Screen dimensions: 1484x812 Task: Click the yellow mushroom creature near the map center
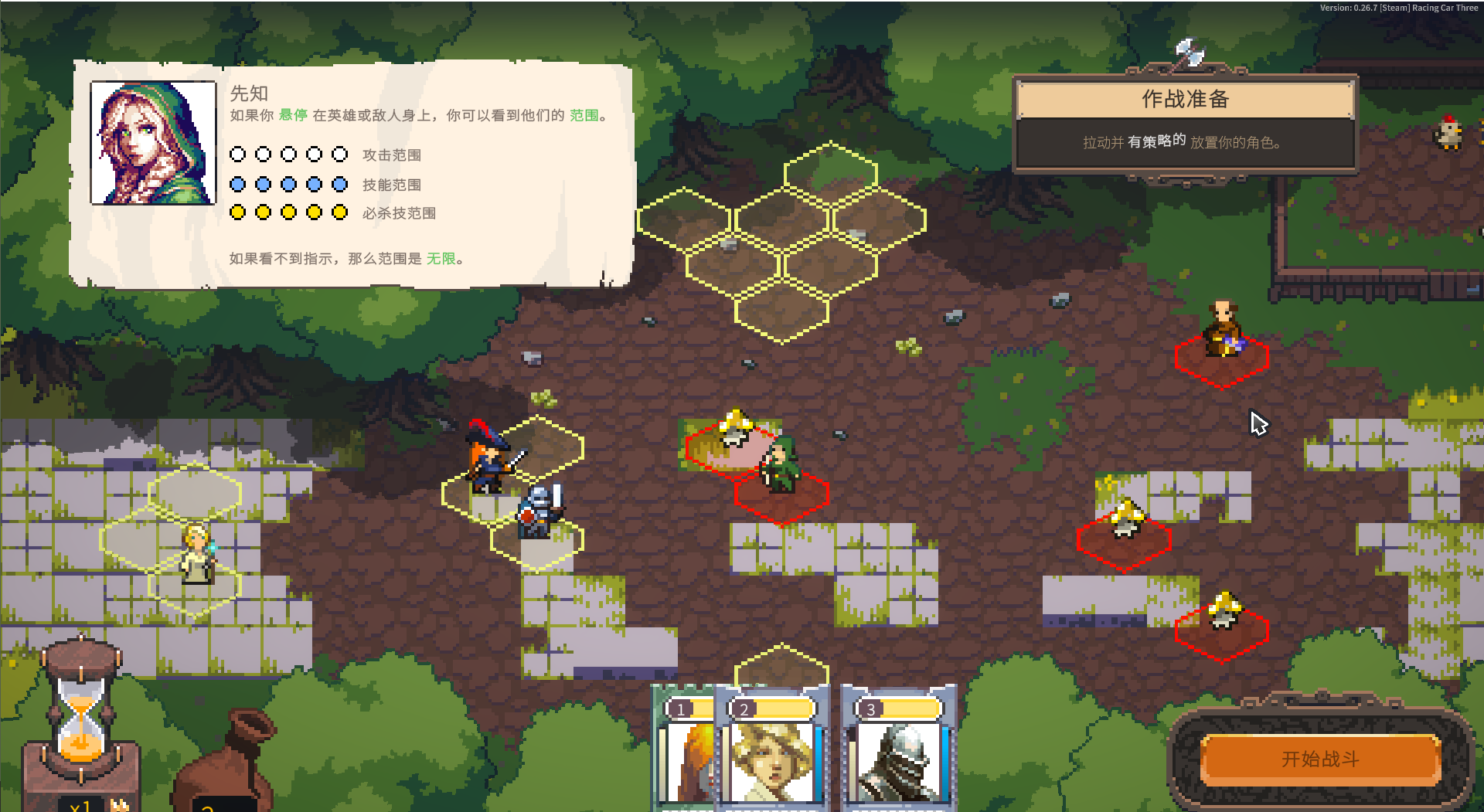(x=734, y=426)
